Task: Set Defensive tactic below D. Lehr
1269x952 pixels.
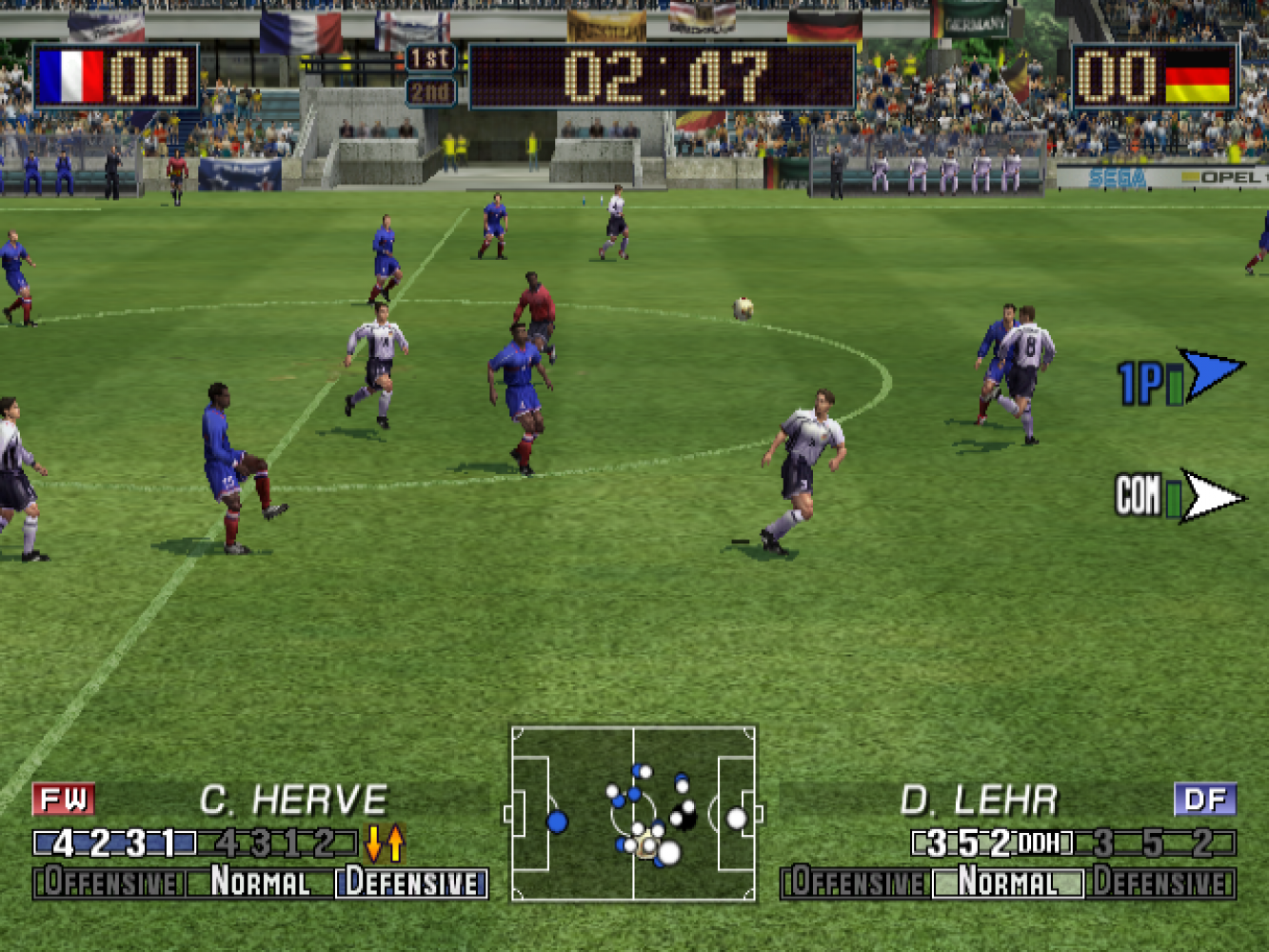Action: (x=1160, y=883)
